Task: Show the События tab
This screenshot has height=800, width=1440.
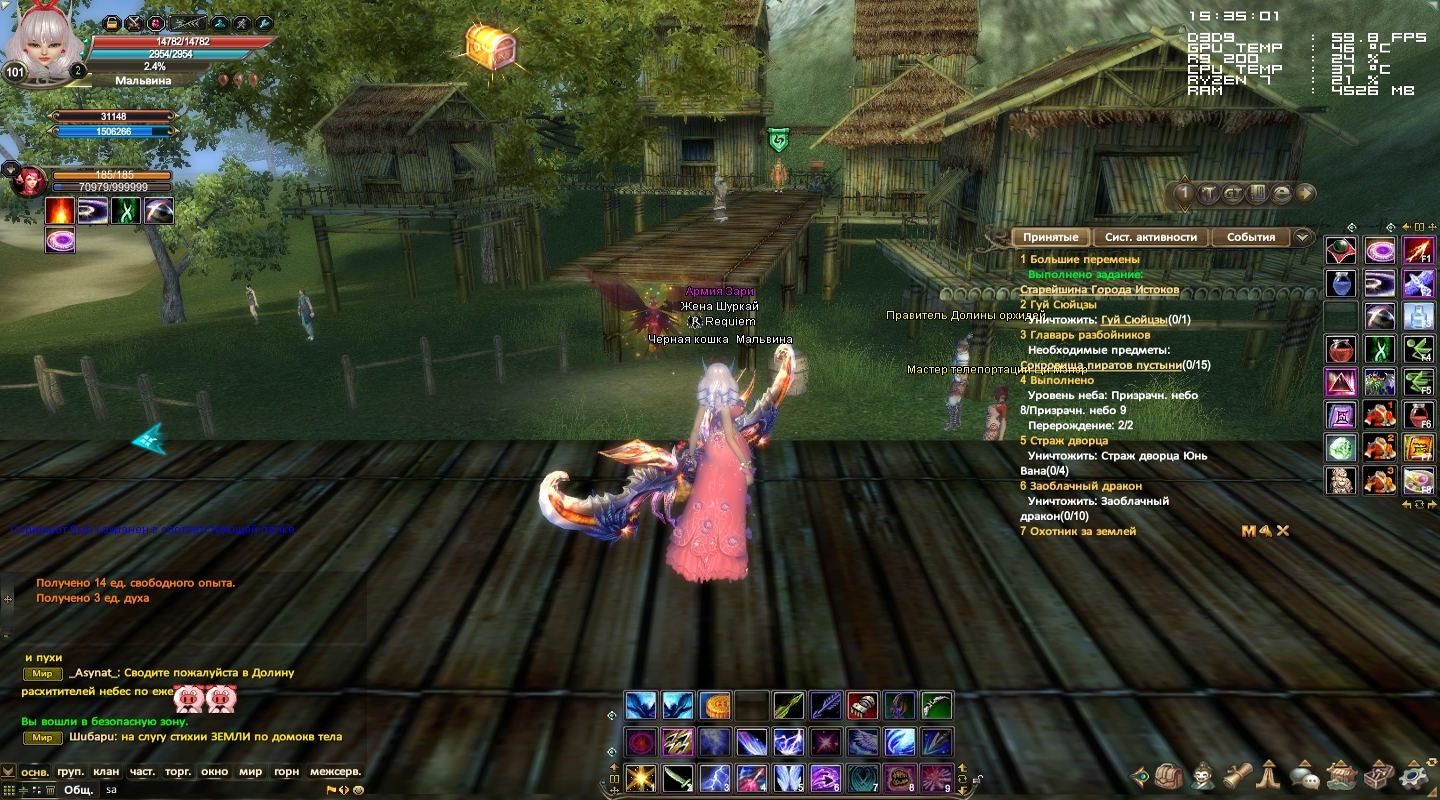Action: pos(1251,237)
